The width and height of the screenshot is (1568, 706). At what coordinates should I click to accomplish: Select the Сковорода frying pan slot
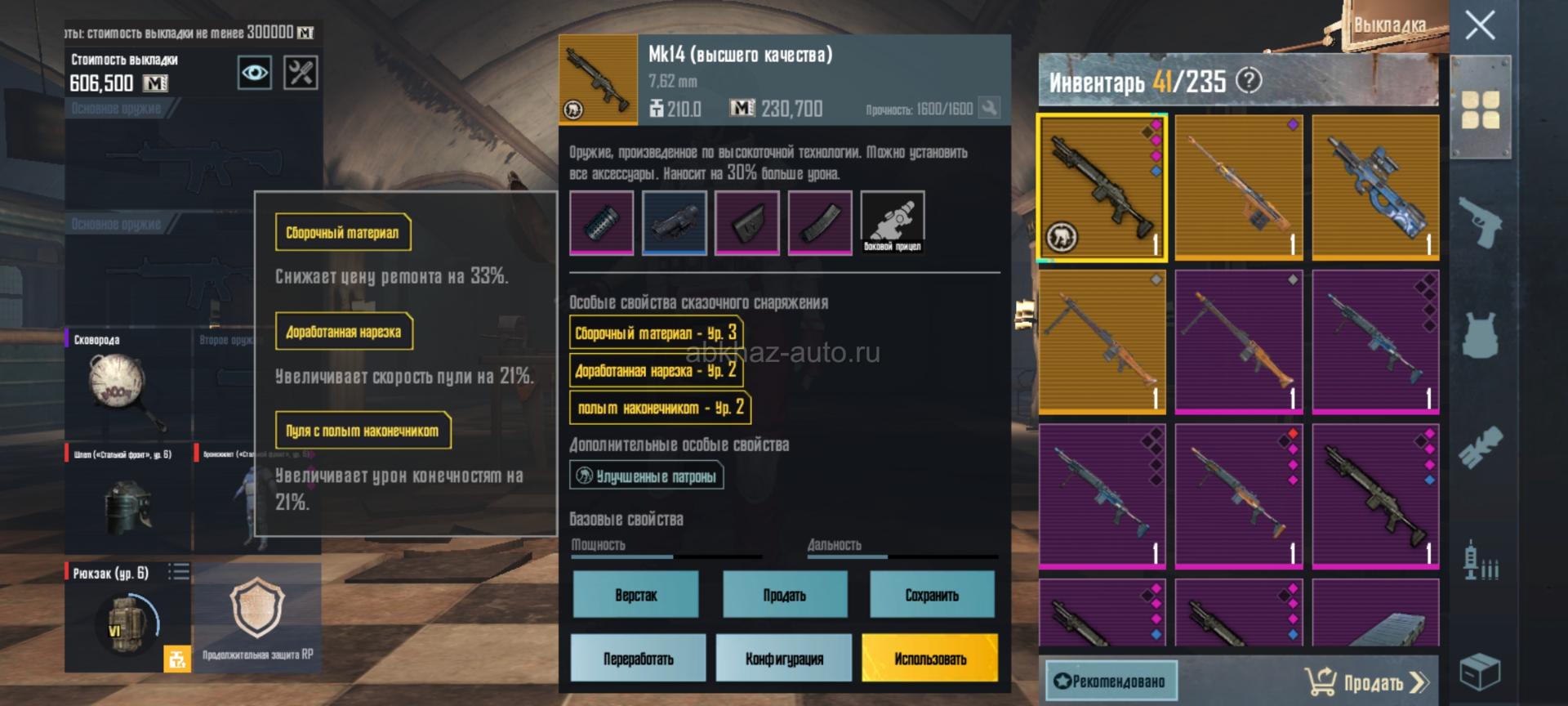(x=127, y=386)
